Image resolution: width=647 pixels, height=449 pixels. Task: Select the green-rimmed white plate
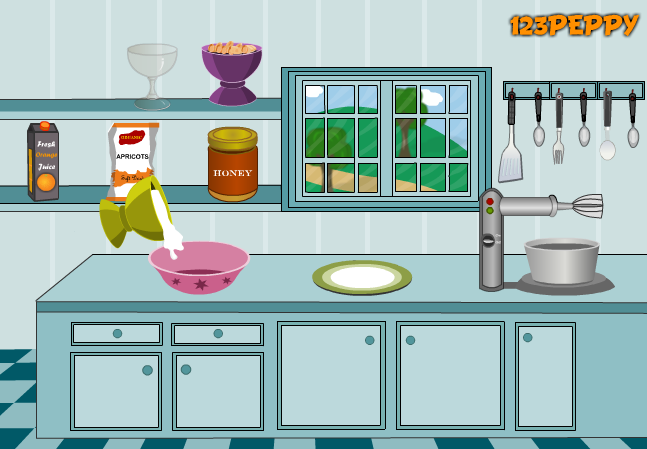tap(362, 277)
